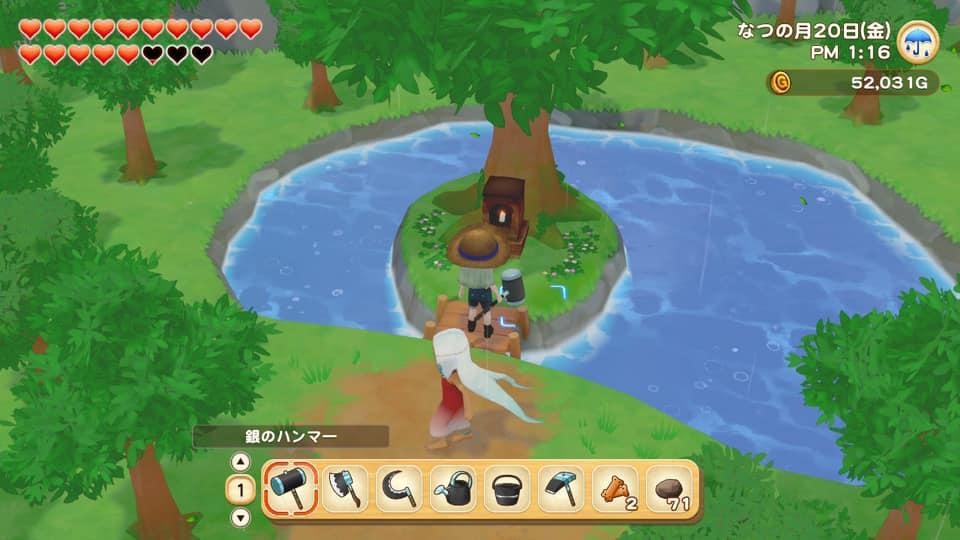960x540 pixels.
Task: Pick the black bucket hotbar slot
Action: (507, 489)
